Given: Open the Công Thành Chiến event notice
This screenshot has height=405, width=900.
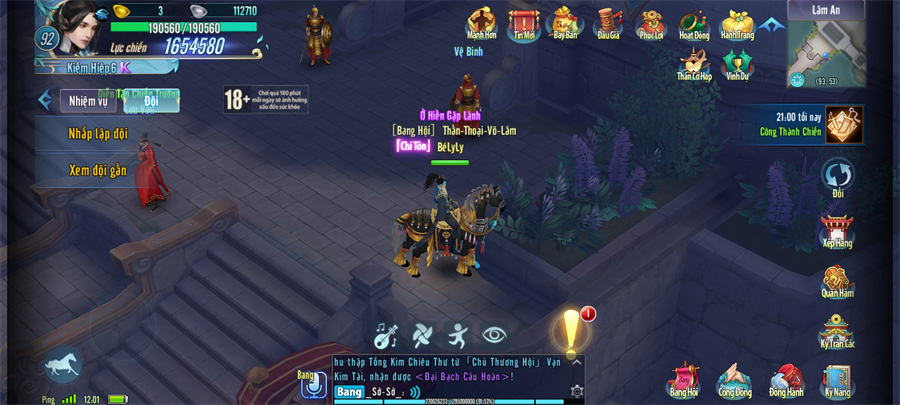Looking at the screenshot, I should (x=843, y=125).
